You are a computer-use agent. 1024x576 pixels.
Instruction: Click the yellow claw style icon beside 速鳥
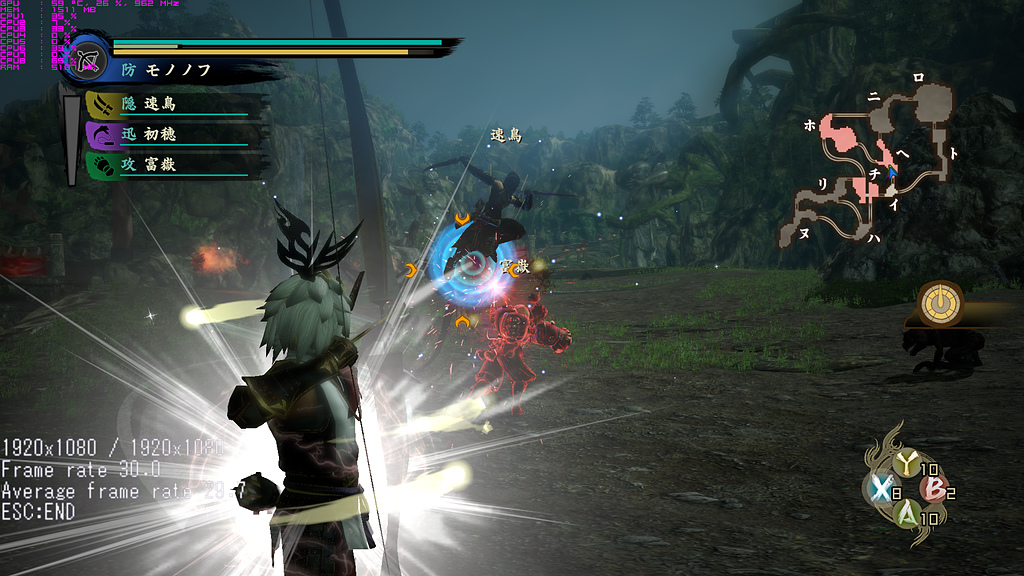coord(100,104)
